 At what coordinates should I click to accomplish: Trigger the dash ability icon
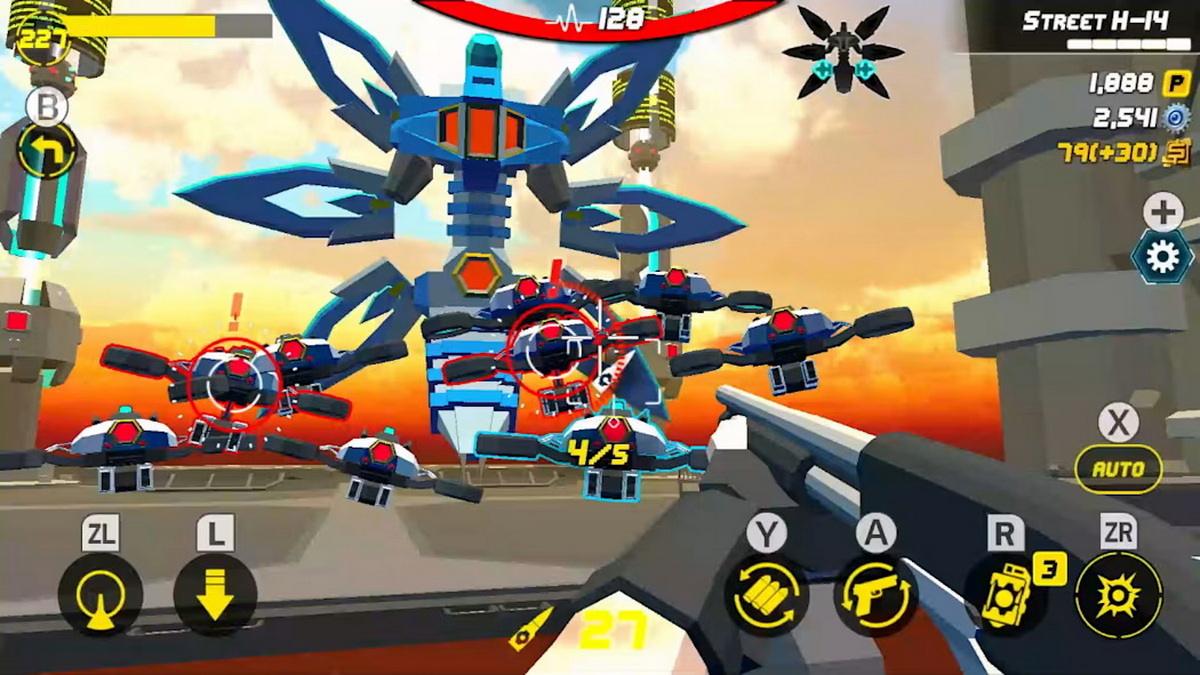click(x=100, y=595)
